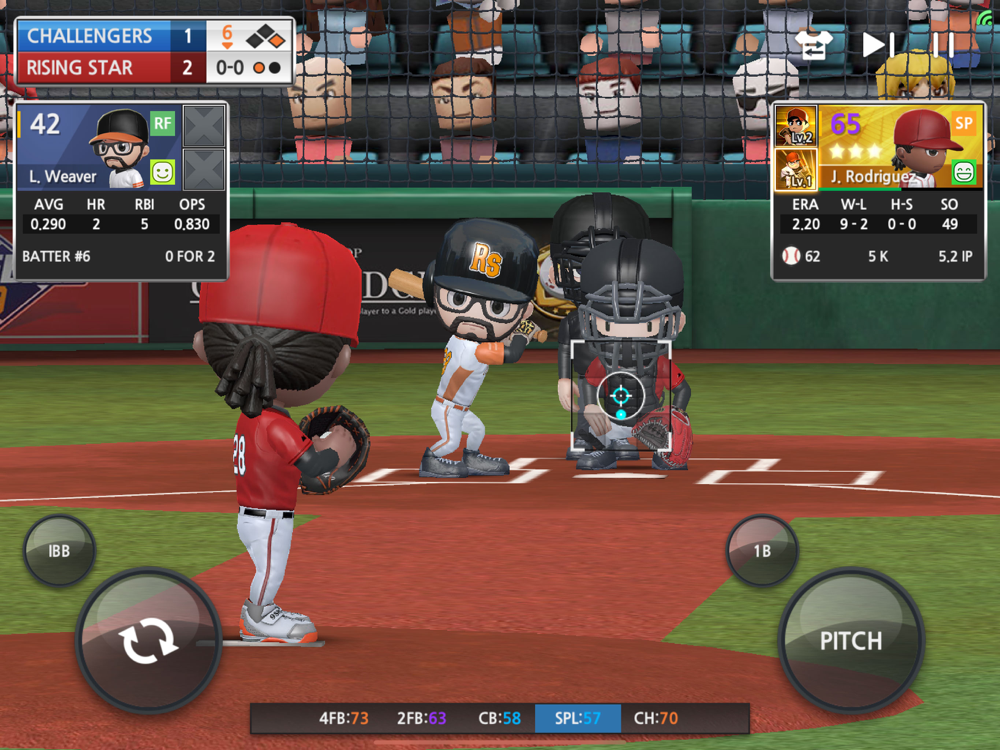This screenshot has height=750, width=1000.
Task: Select the Lv.1 pitcher skill icon
Action: [796, 169]
